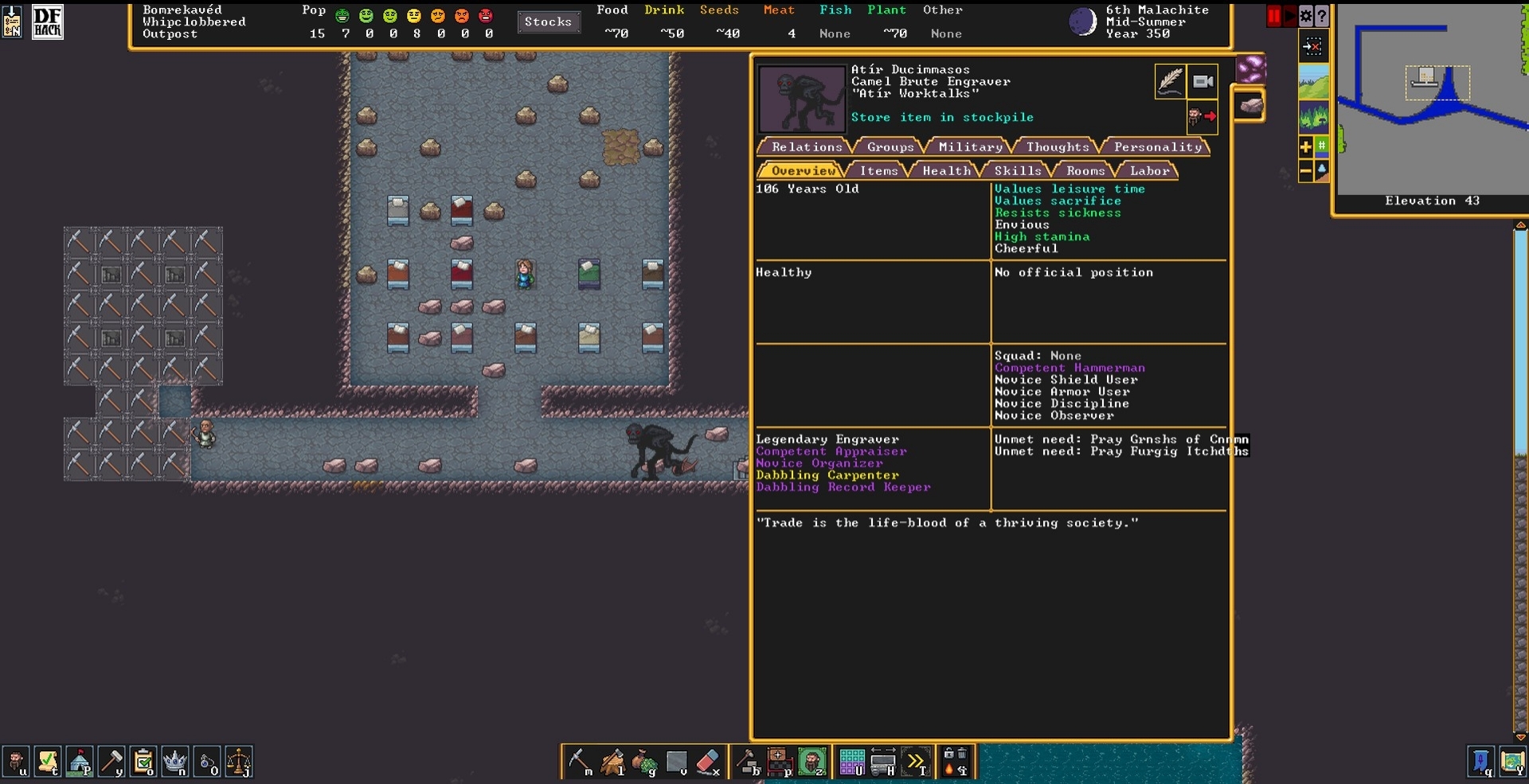This screenshot has height=784, width=1529.
Task: Pause the game with the red pause button
Action: pos(1274,16)
